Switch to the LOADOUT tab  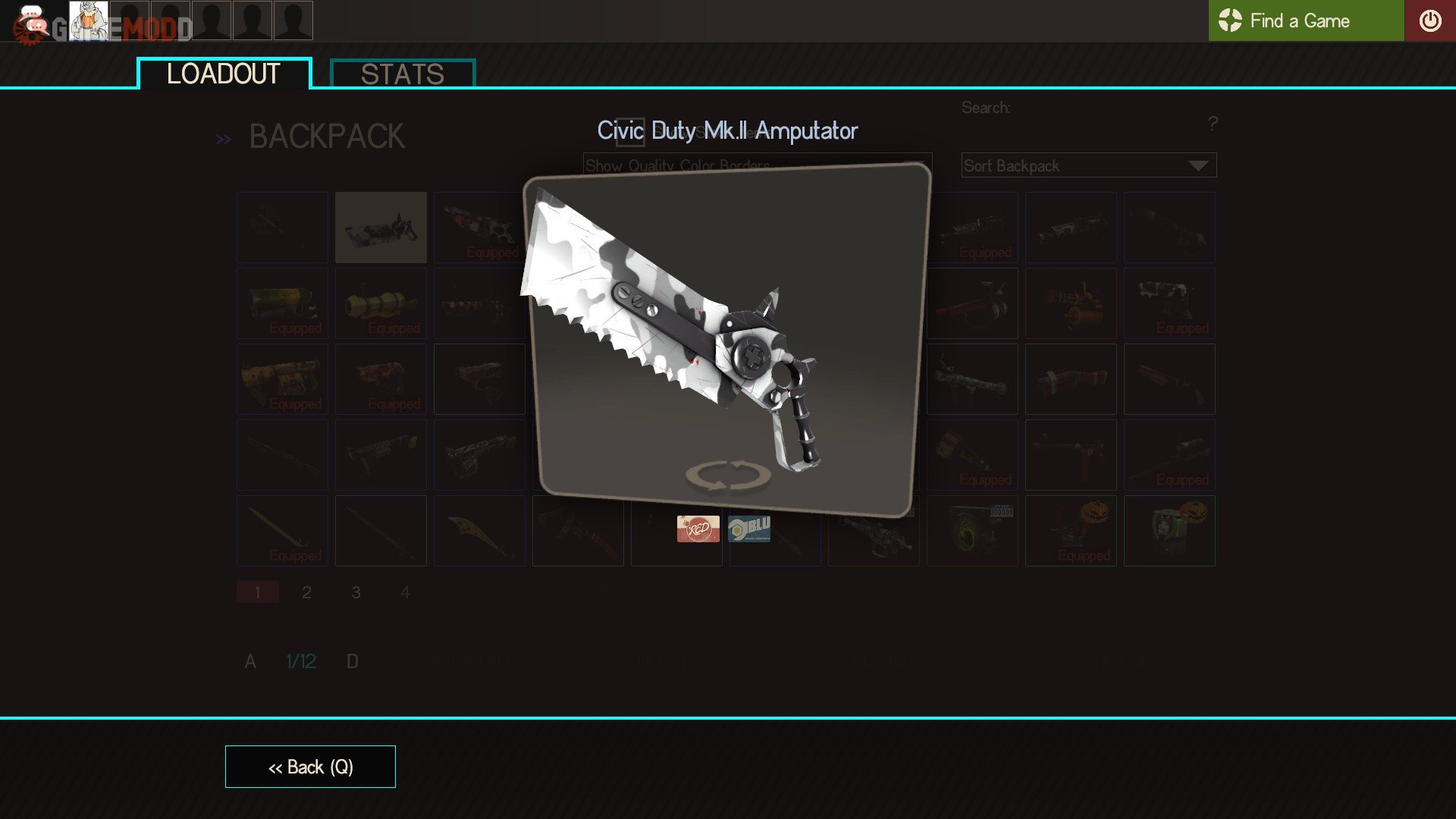click(x=224, y=74)
